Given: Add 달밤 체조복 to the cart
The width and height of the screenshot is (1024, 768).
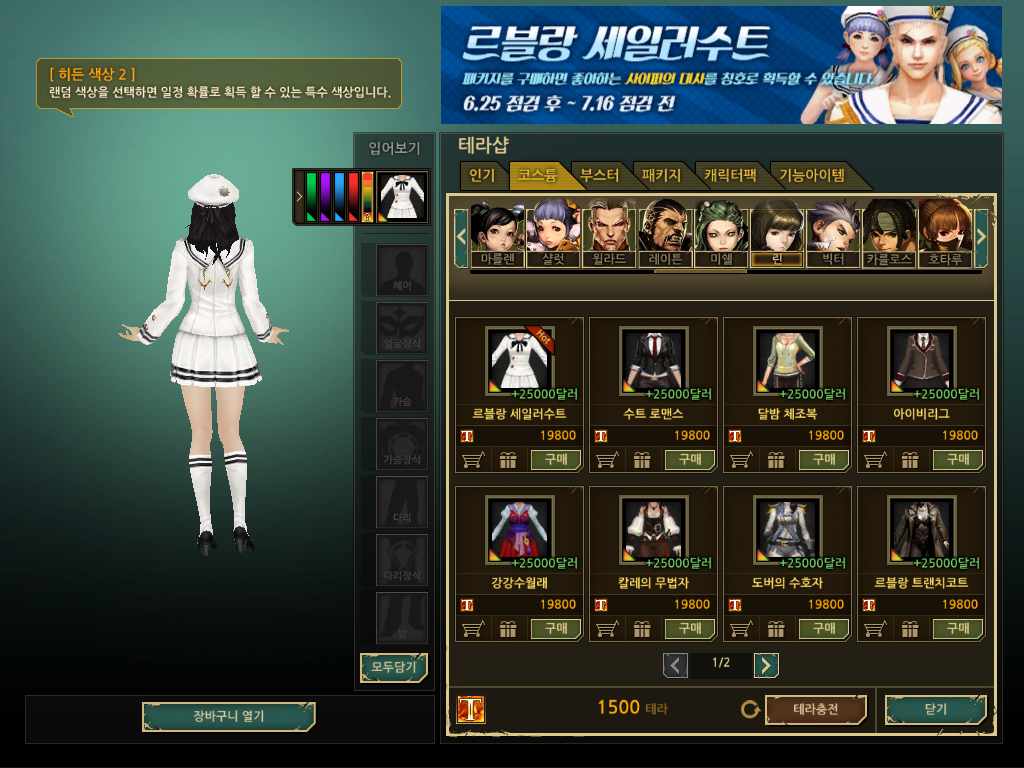Looking at the screenshot, I should 742,460.
